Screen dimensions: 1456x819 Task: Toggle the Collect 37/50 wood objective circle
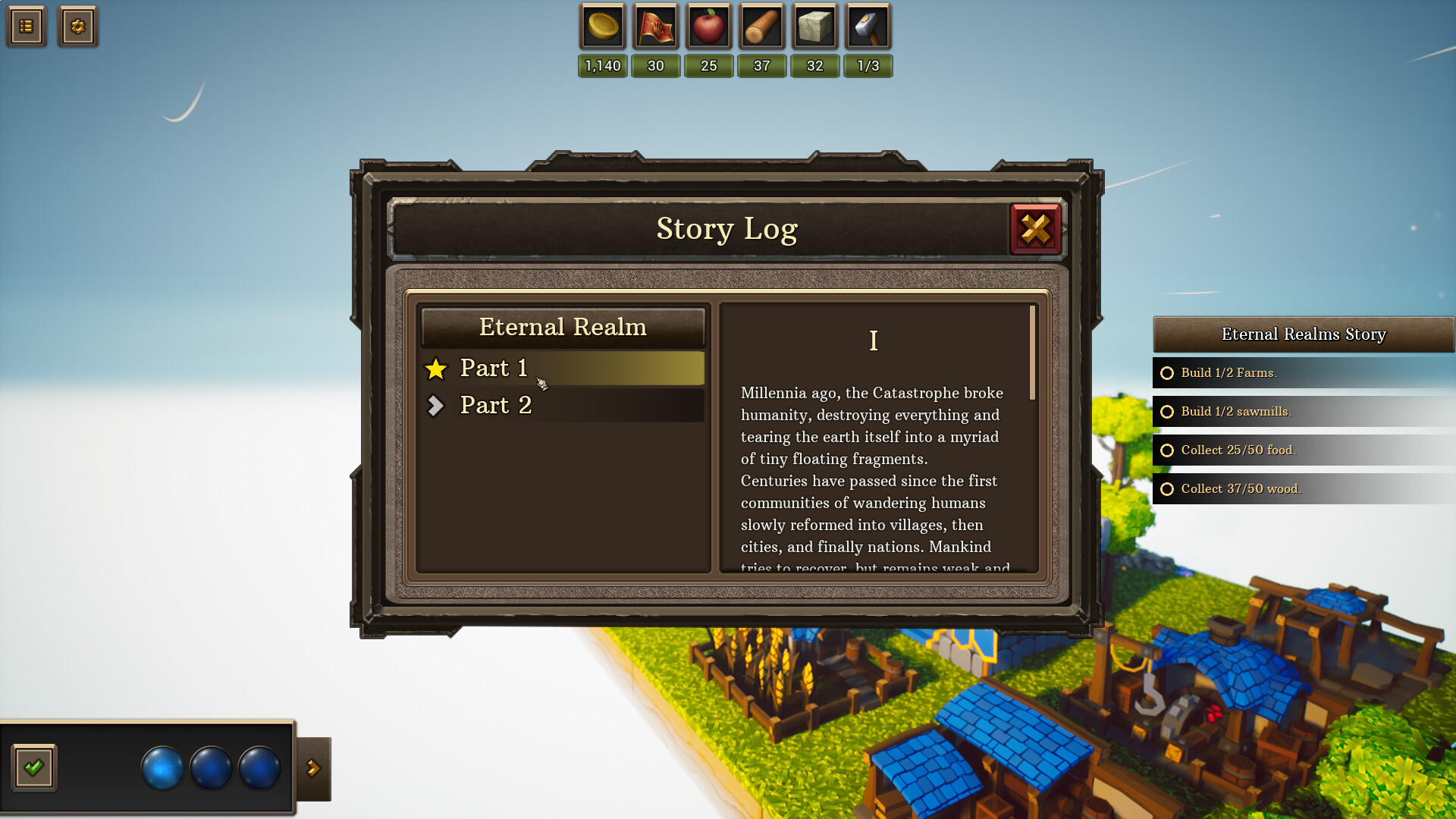pos(1167,489)
